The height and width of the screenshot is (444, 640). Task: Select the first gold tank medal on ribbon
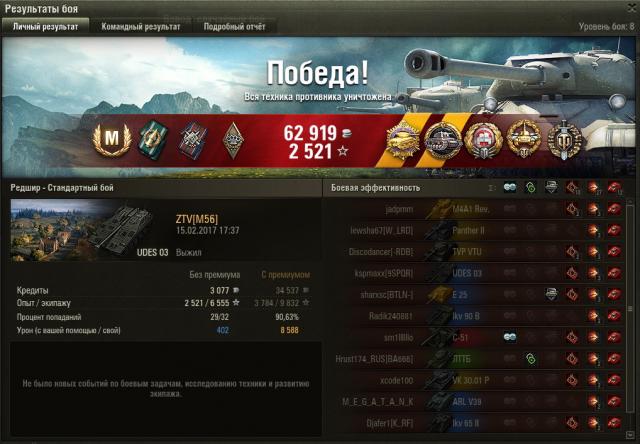click(x=401, y=137)
